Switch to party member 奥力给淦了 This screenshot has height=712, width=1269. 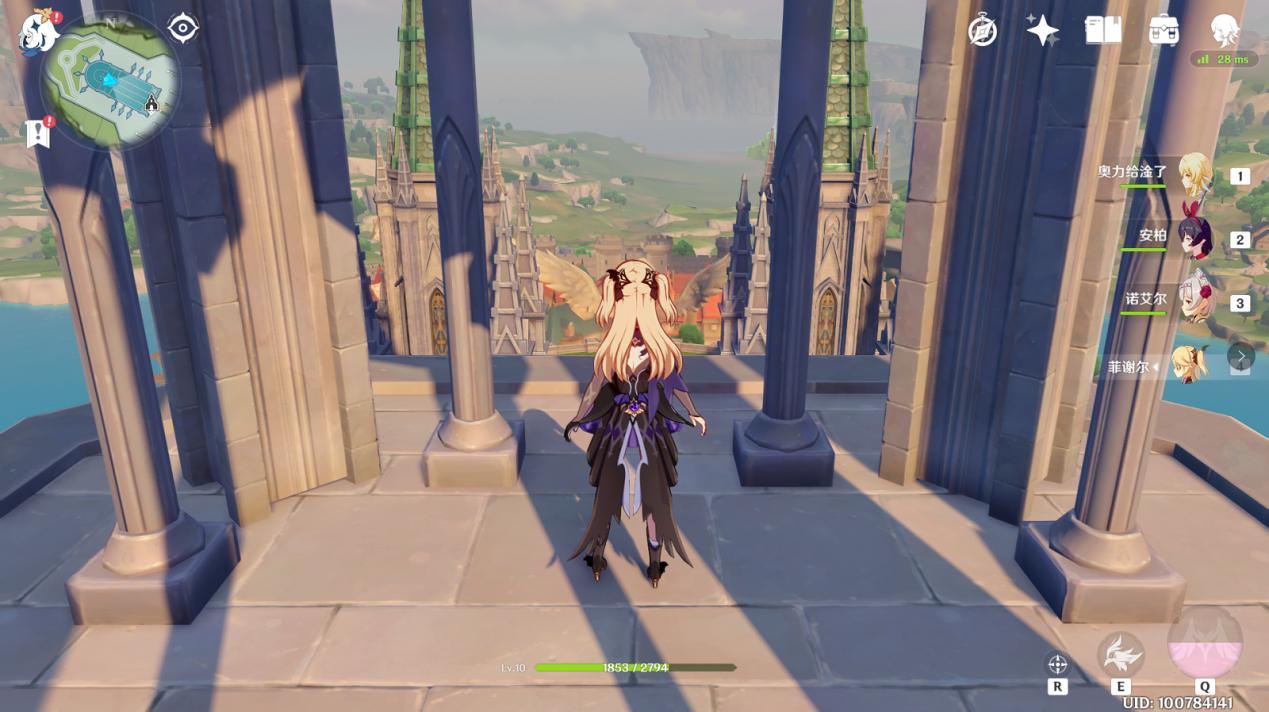coord(1194,175)
